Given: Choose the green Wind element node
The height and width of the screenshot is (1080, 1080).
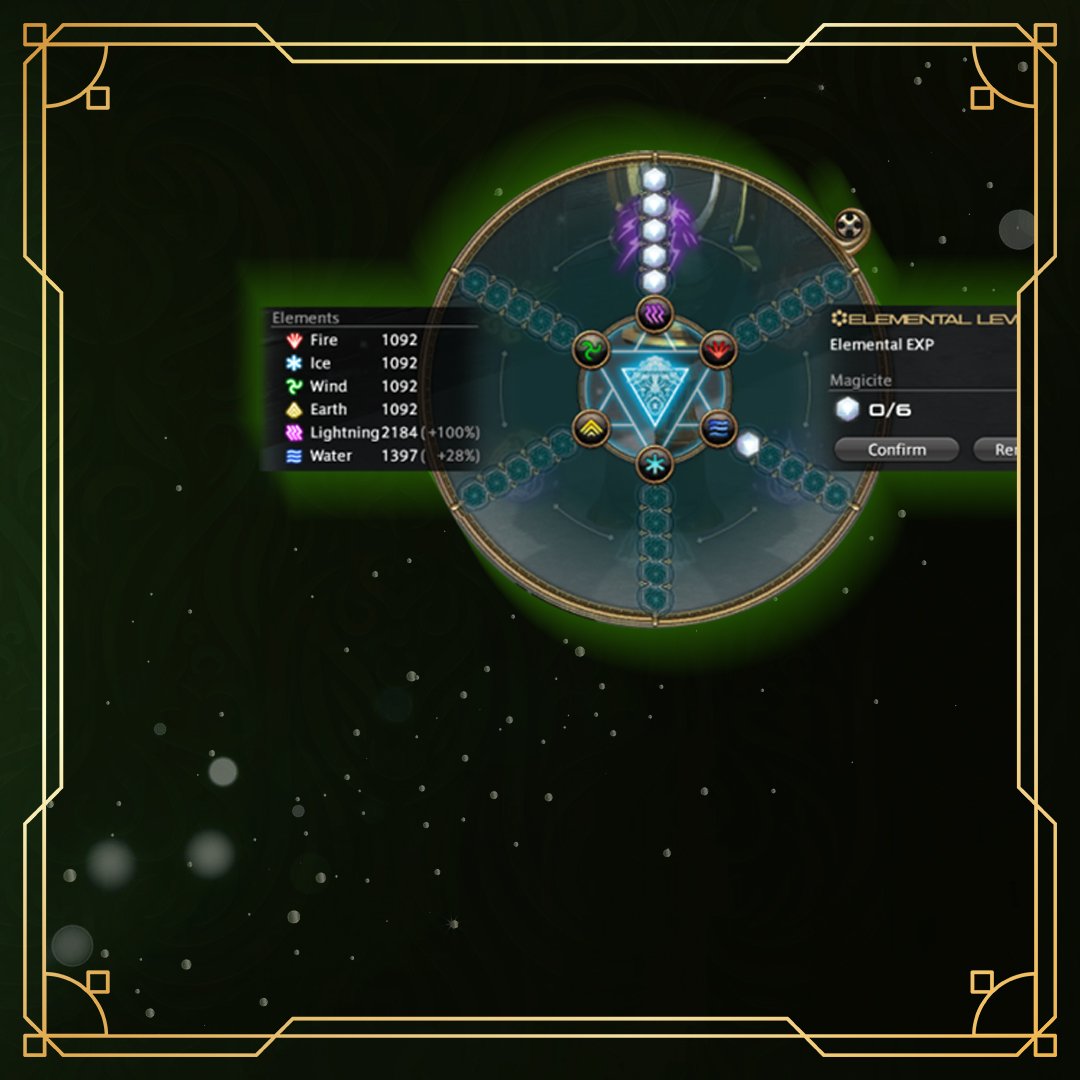Looking at the screenshot, I should [592, 349].
